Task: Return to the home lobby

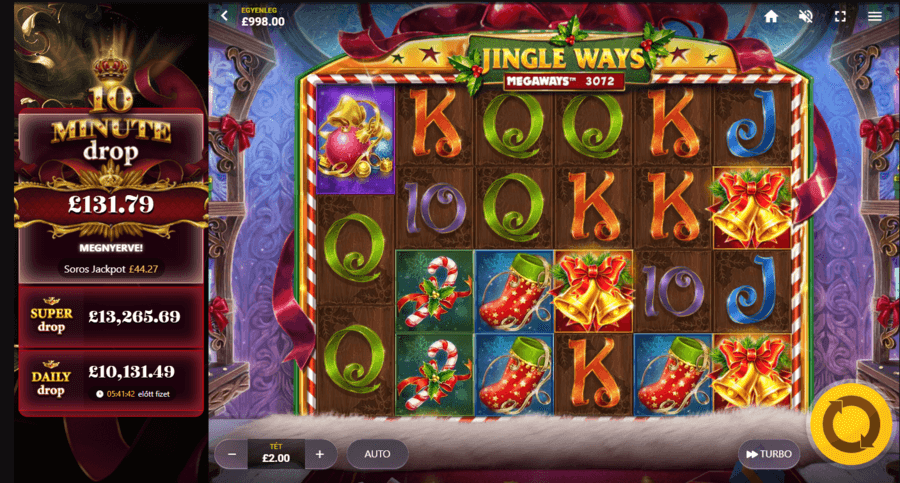Action: tap(771, 16)
